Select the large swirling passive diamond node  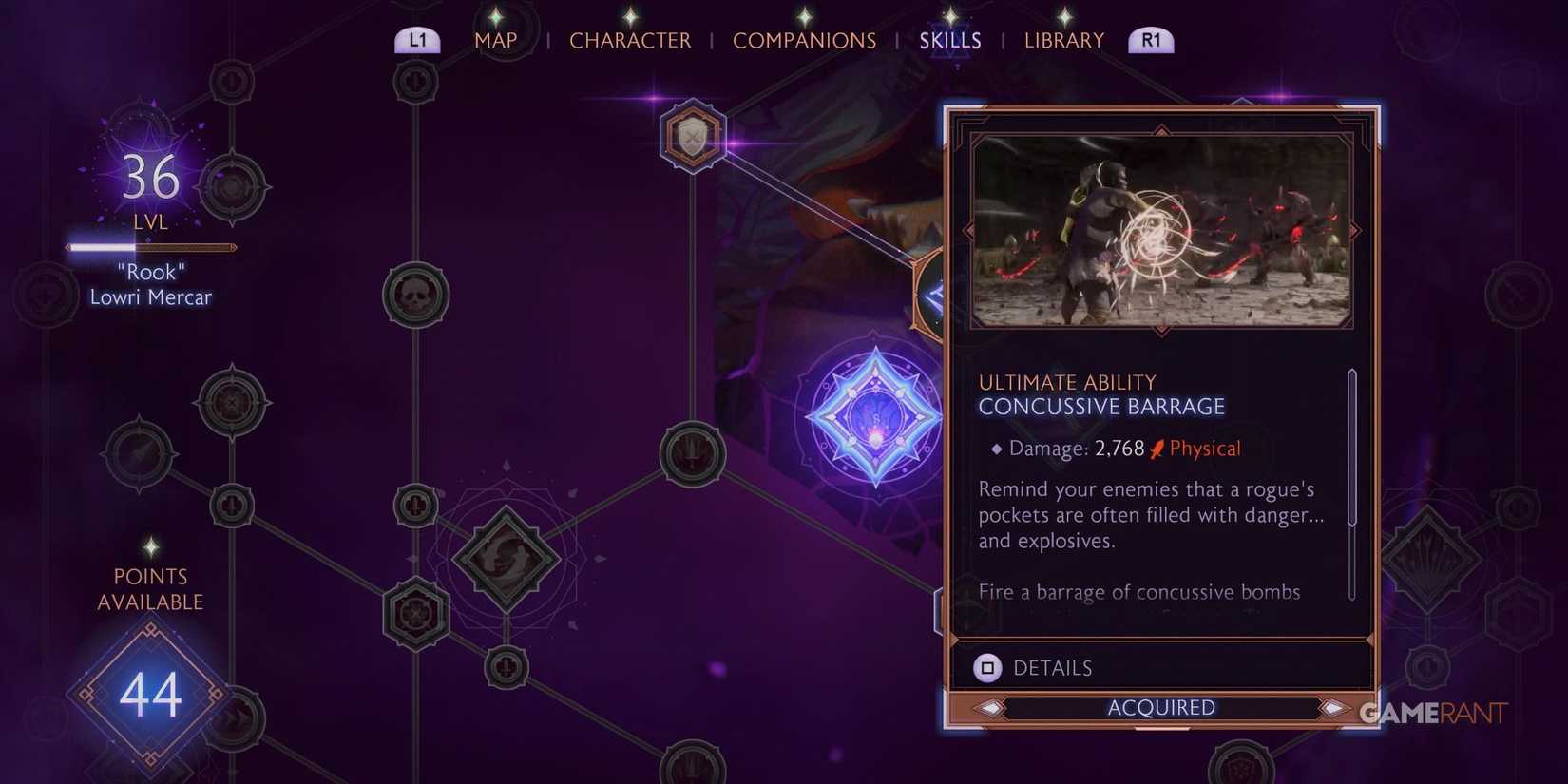tap(505, 561)
